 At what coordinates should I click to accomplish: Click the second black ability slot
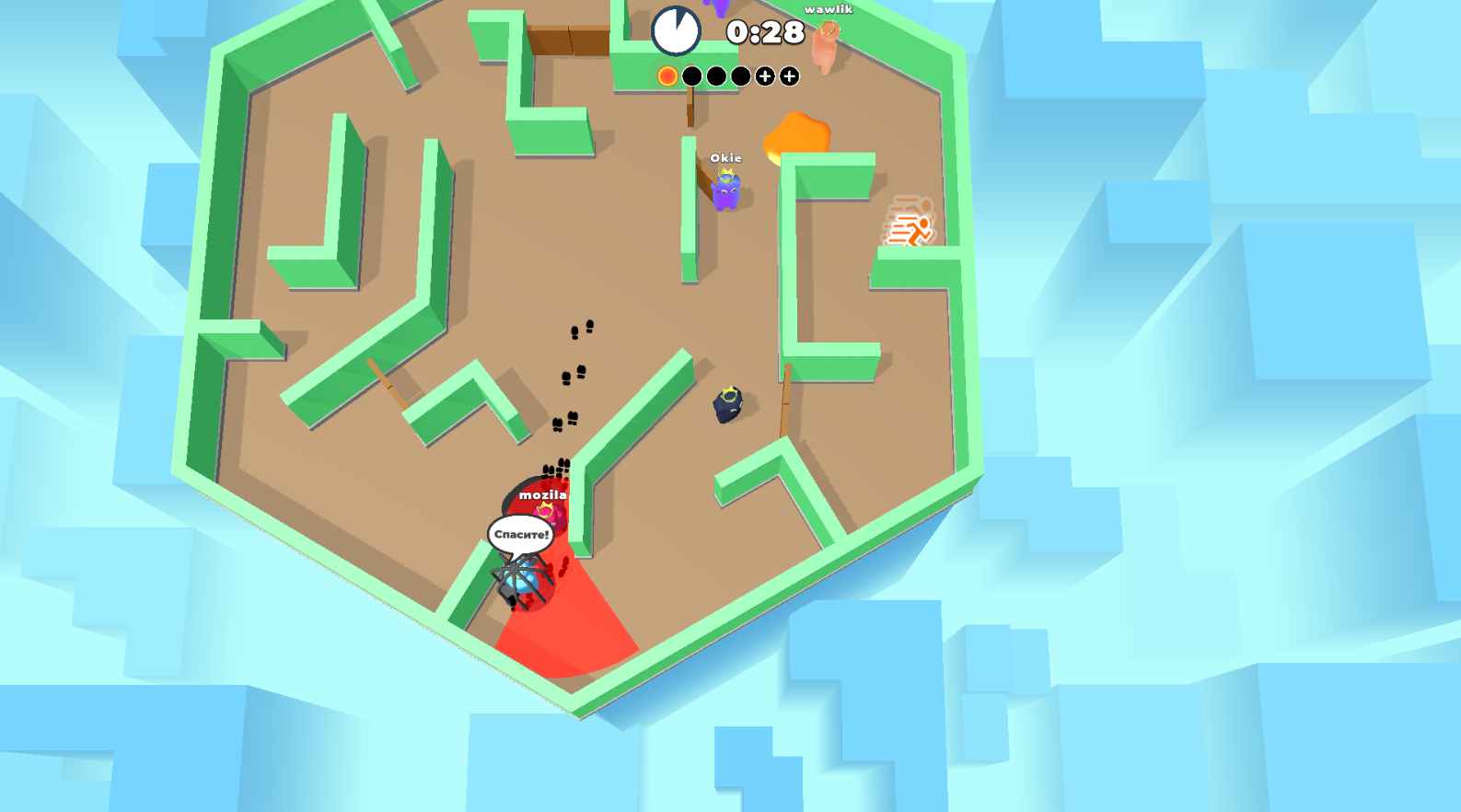pyautogui.click(x=715, y=75)
